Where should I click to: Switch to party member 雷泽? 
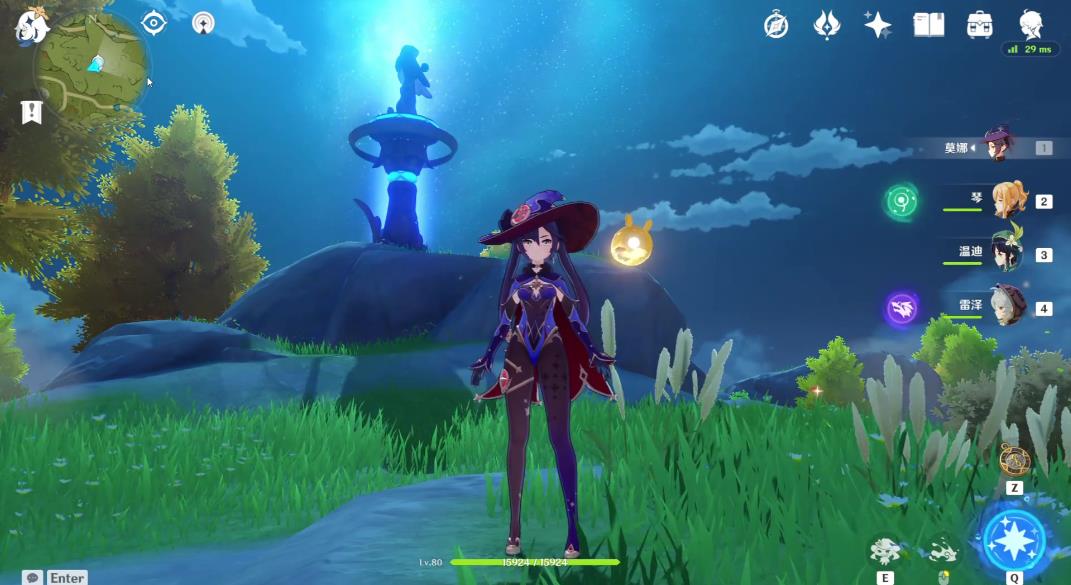point(1008,307)
